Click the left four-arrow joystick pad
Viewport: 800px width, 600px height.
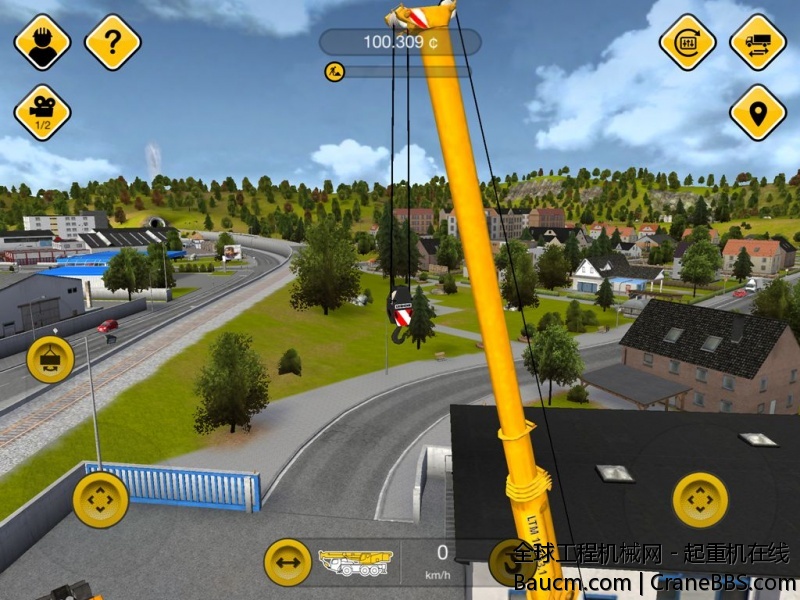pyautogui.click(x=100, y=499)
